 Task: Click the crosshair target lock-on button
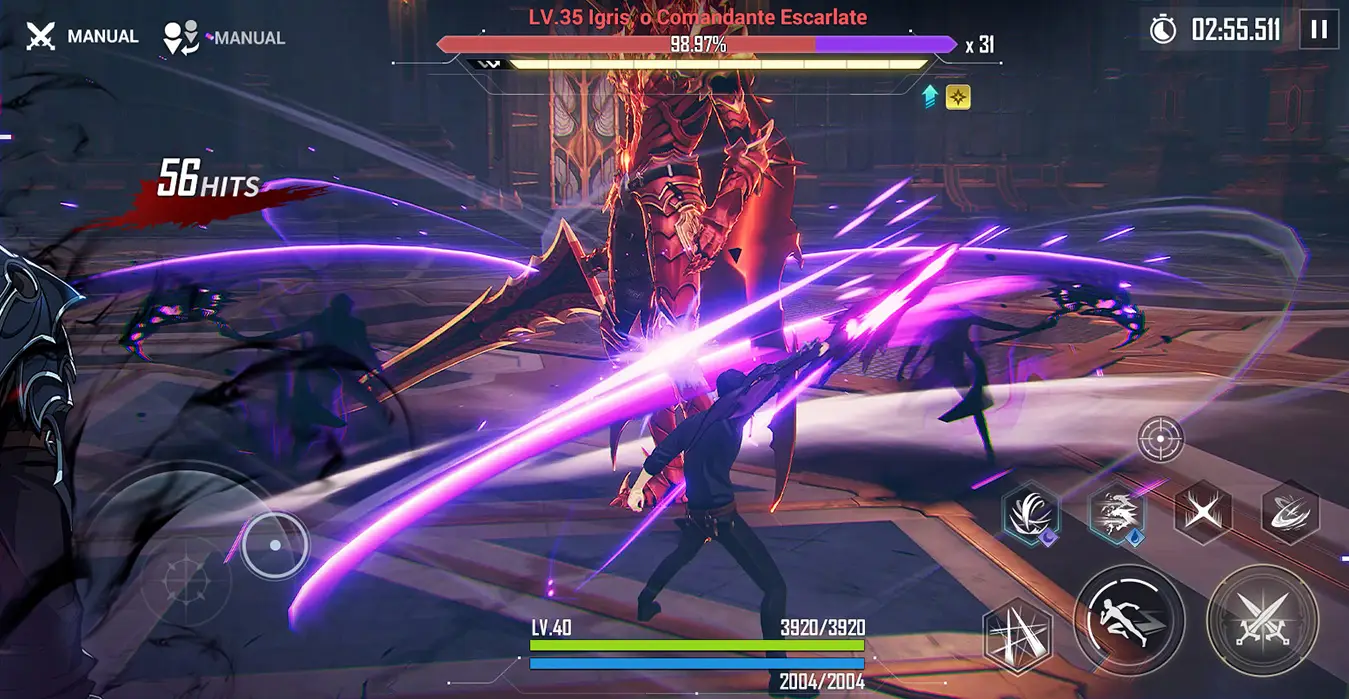[x=1161, y=438]
